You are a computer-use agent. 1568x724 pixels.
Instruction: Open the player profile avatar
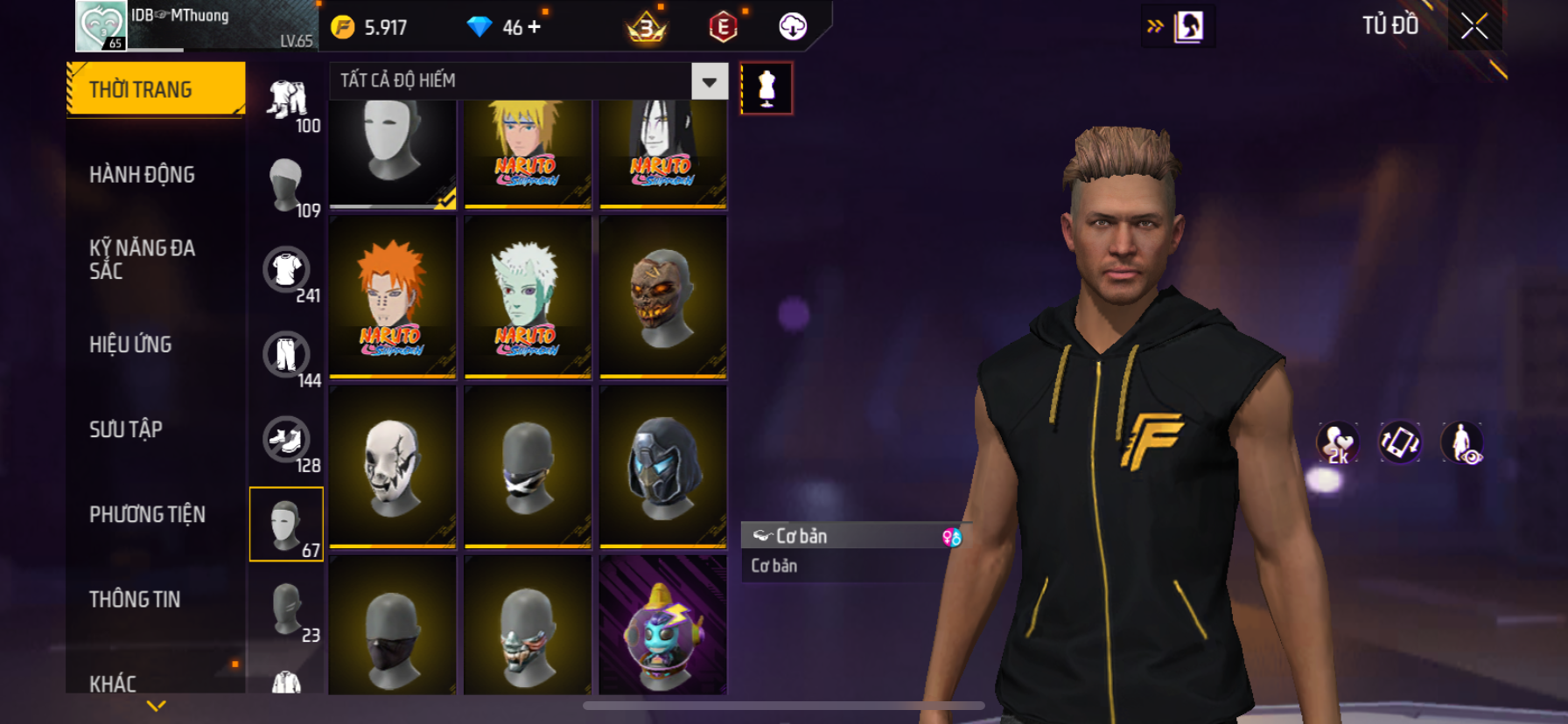pyautogui.click(x=101, y=25)
